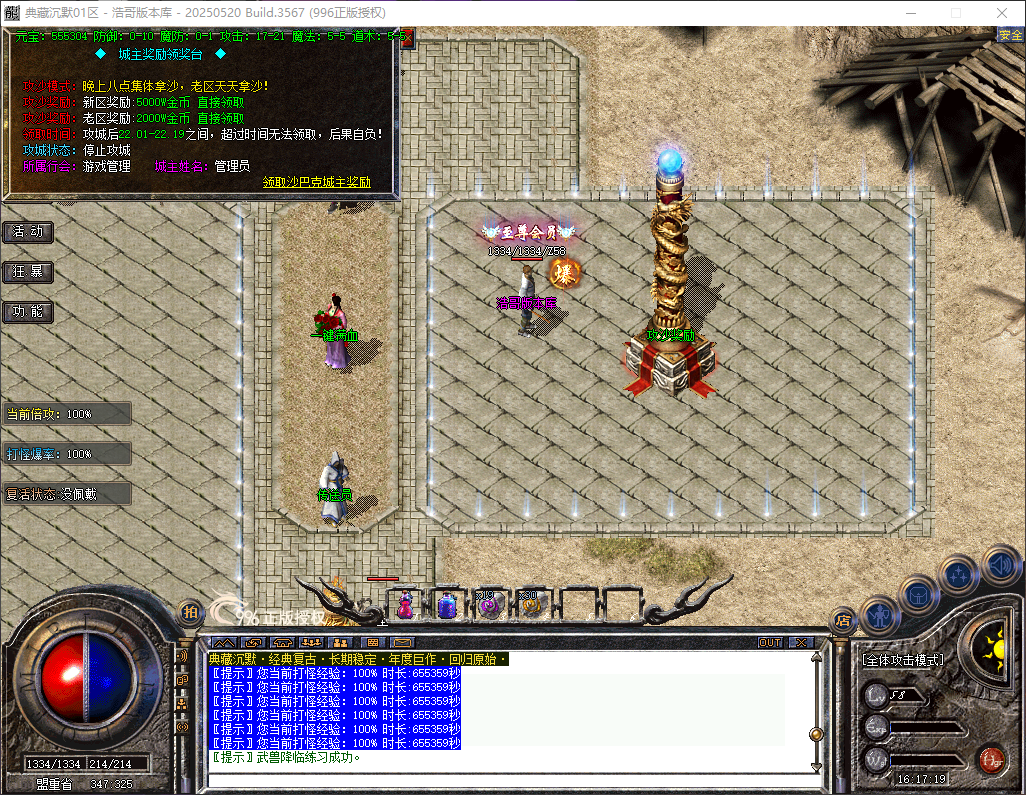This screenshot has width=1026, height=795.
Task: Click the chat input line
Action: [500, 782]
